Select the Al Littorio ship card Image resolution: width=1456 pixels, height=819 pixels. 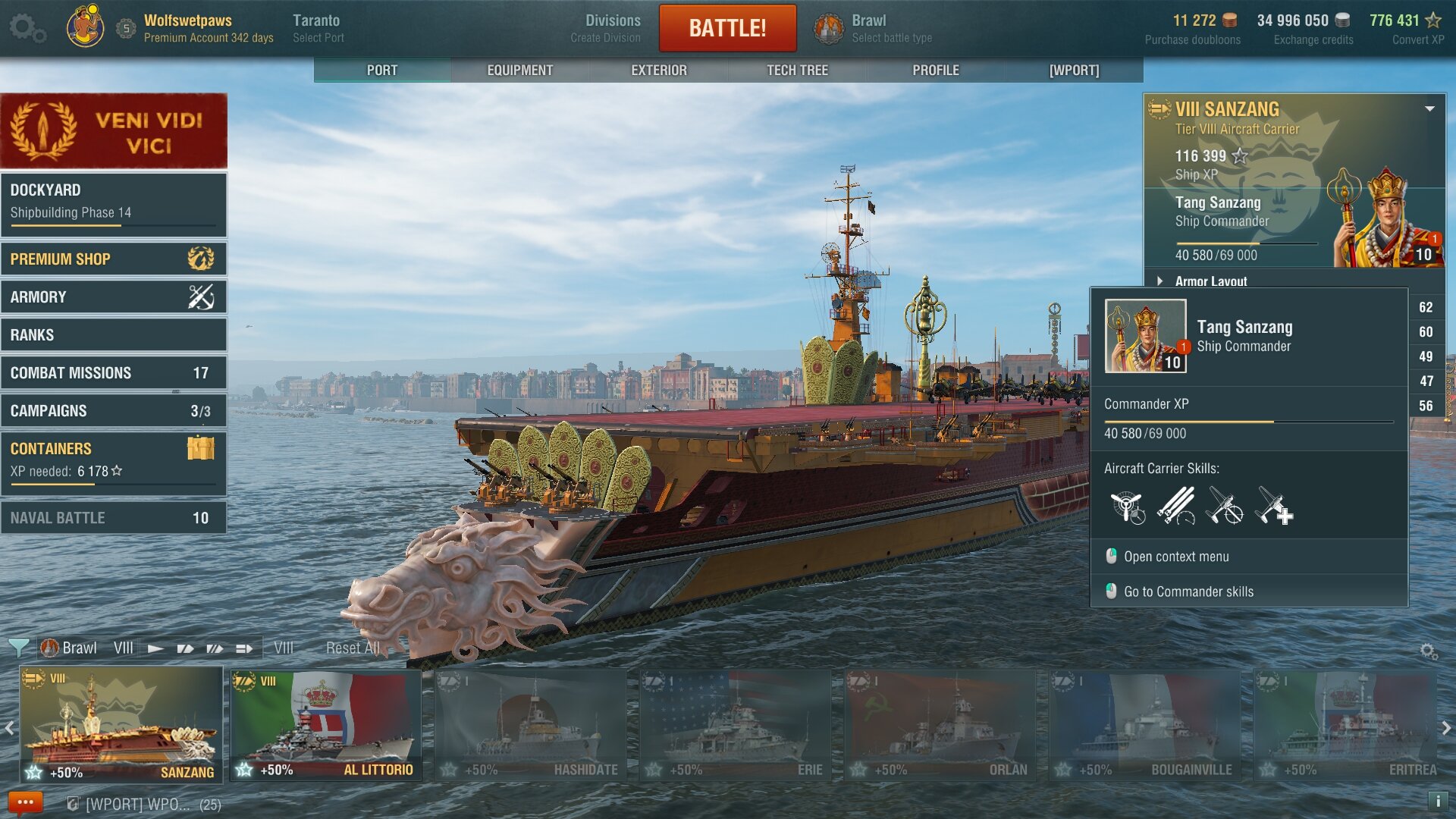pyautogui.click(x=326, y=725)
